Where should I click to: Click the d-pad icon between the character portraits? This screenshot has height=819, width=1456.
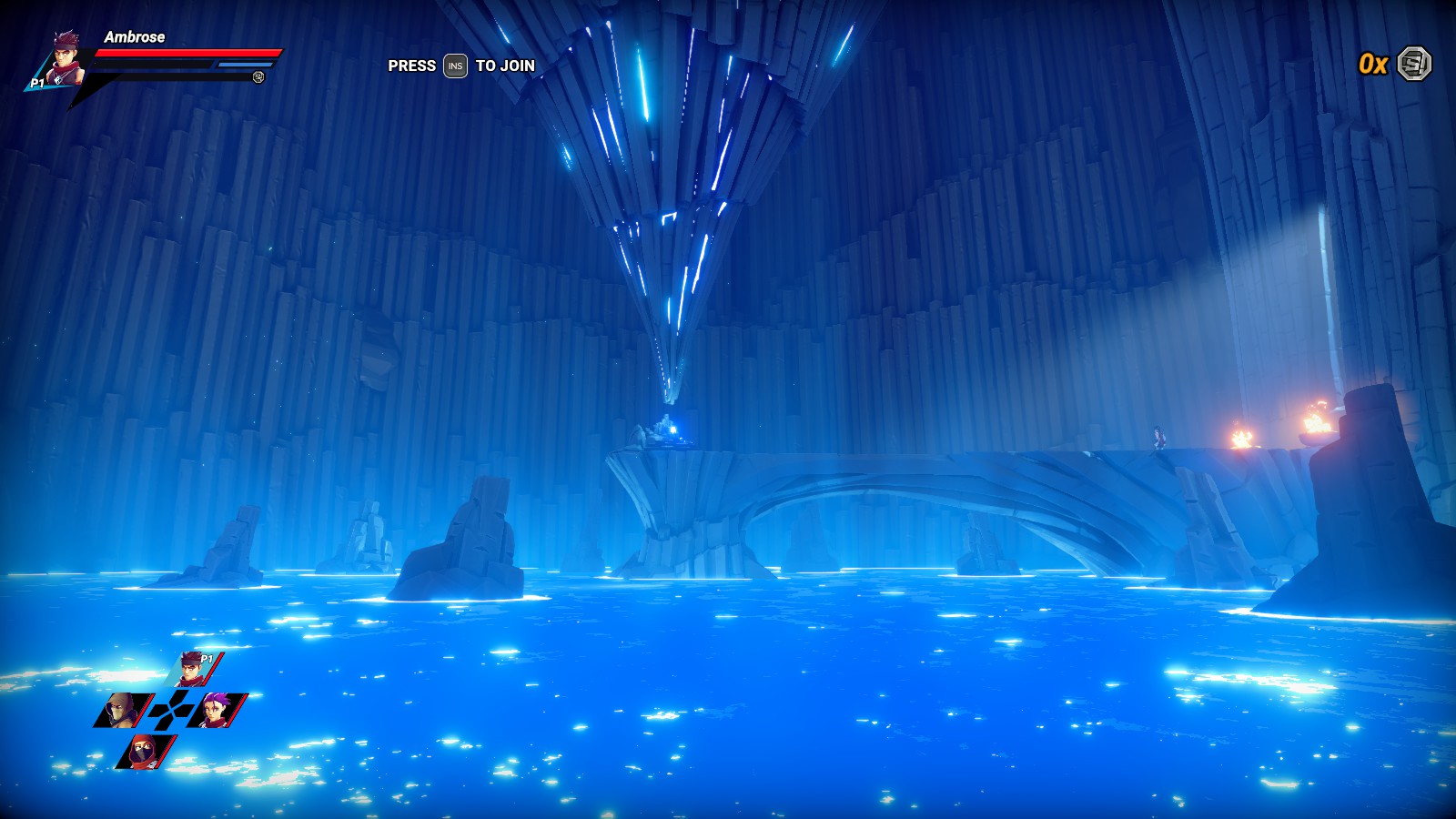click(171, 710)
